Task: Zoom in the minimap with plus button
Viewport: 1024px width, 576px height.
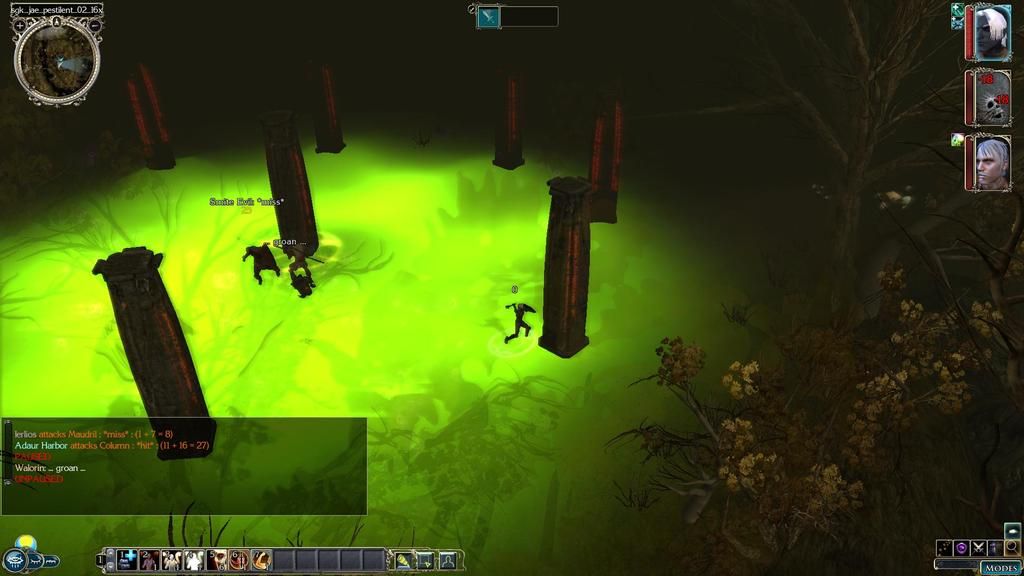Action: 20,25
